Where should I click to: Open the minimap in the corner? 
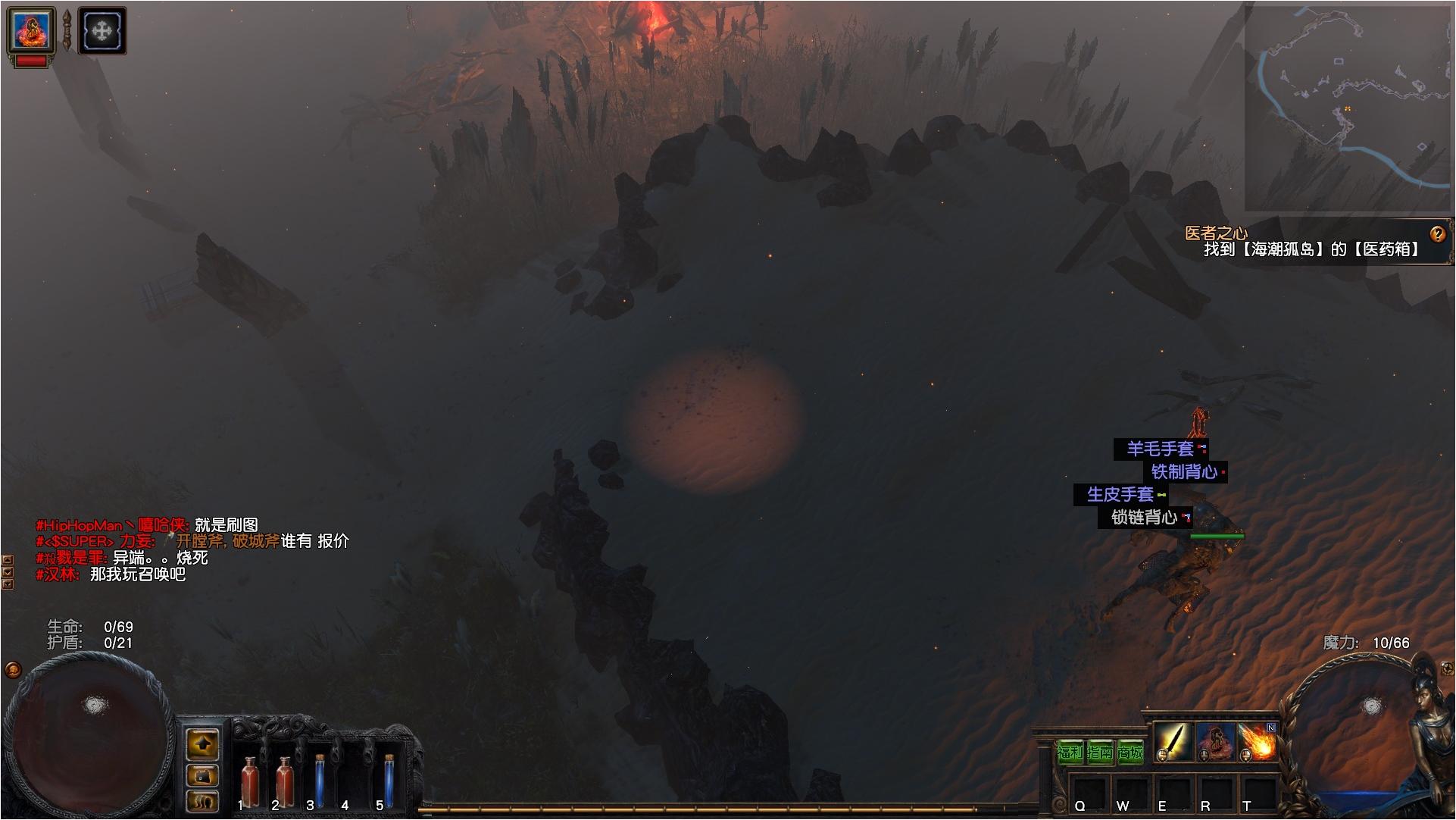1348,108
